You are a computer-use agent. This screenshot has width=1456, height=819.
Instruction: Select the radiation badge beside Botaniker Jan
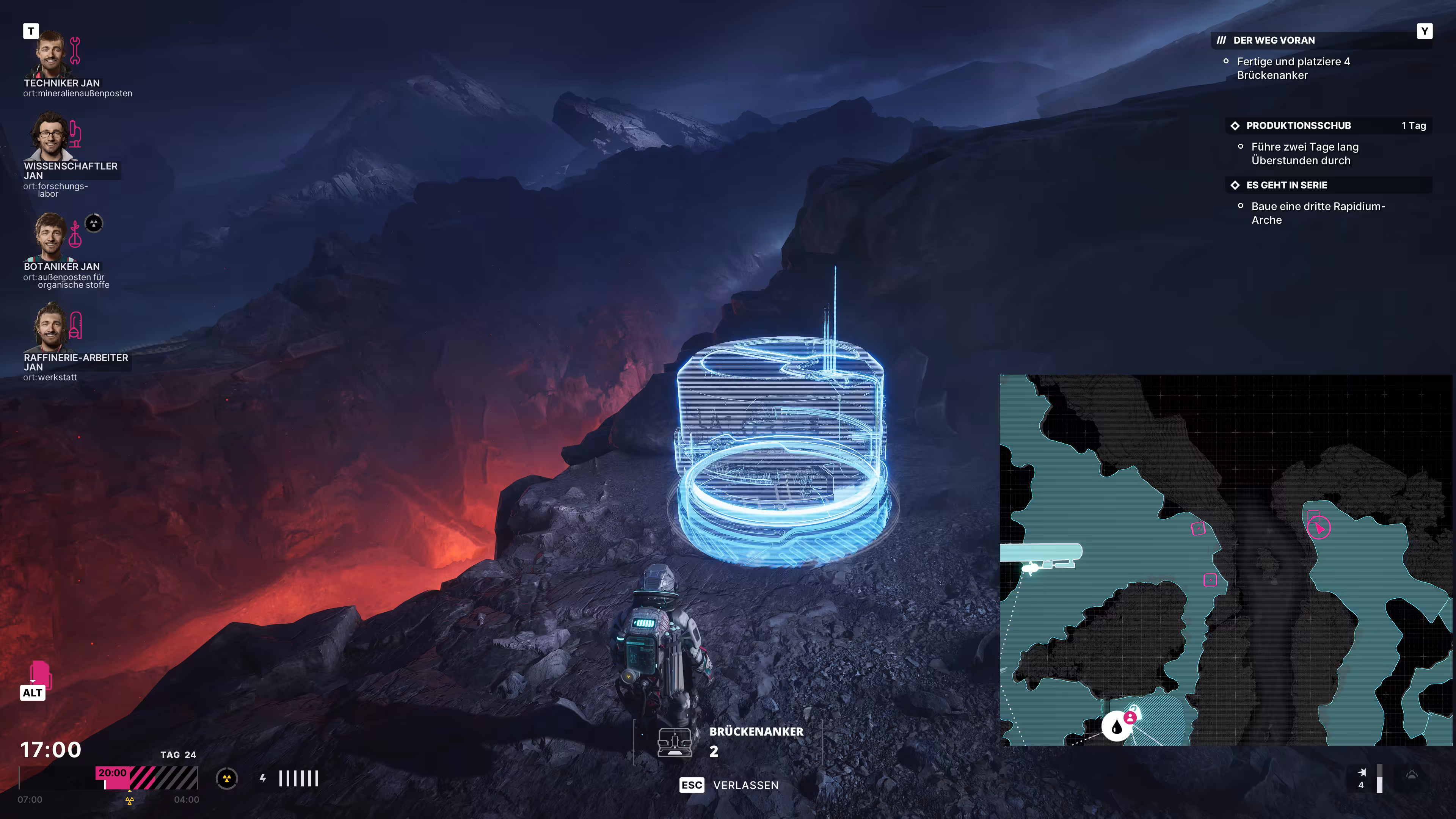pyautogui.click(x=94, y=223)
